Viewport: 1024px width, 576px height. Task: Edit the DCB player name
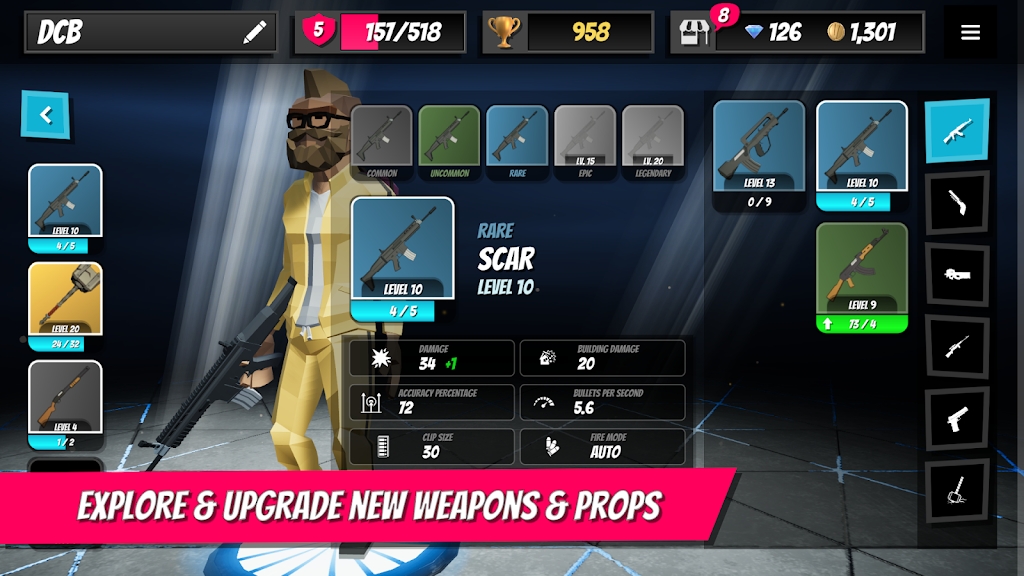click(255, 33)
